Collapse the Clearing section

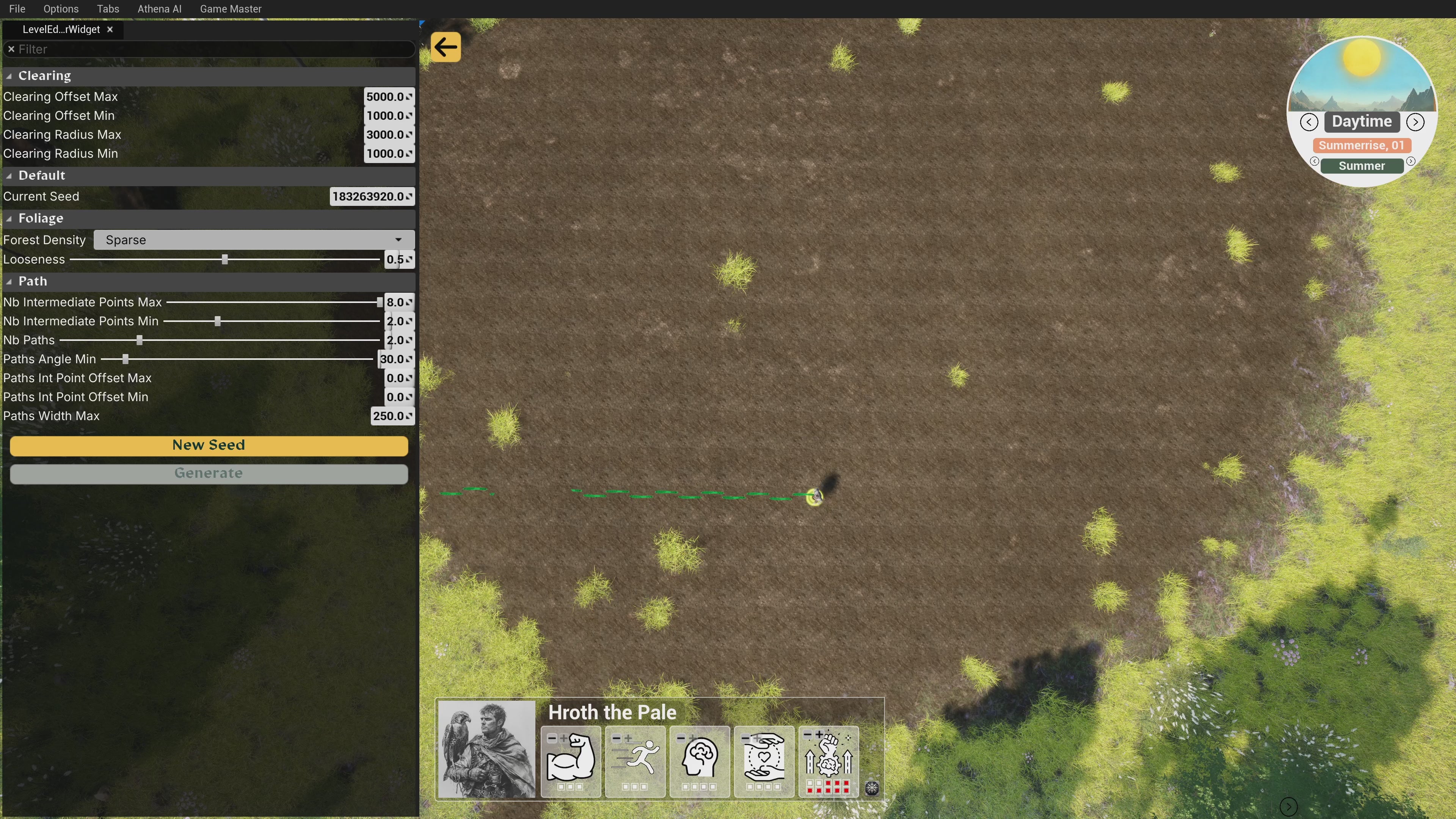(9, 76)
